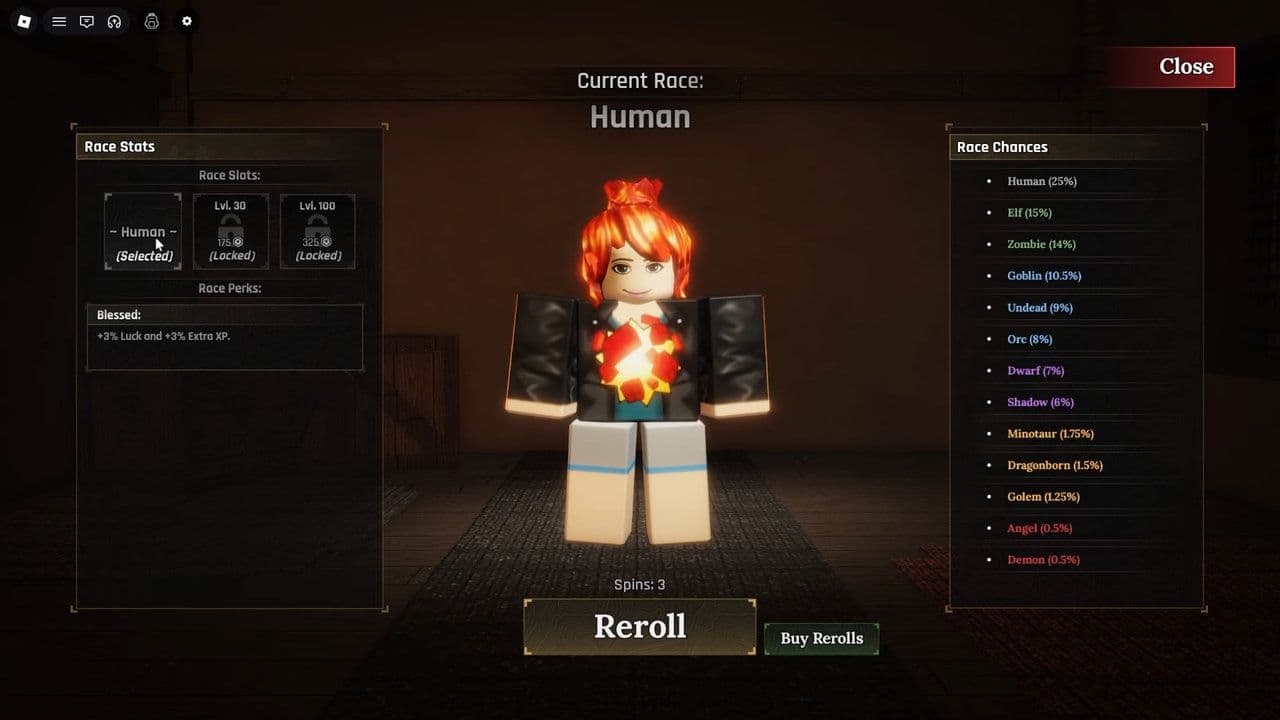Open the Roblox menu logo

coord(24,21)
